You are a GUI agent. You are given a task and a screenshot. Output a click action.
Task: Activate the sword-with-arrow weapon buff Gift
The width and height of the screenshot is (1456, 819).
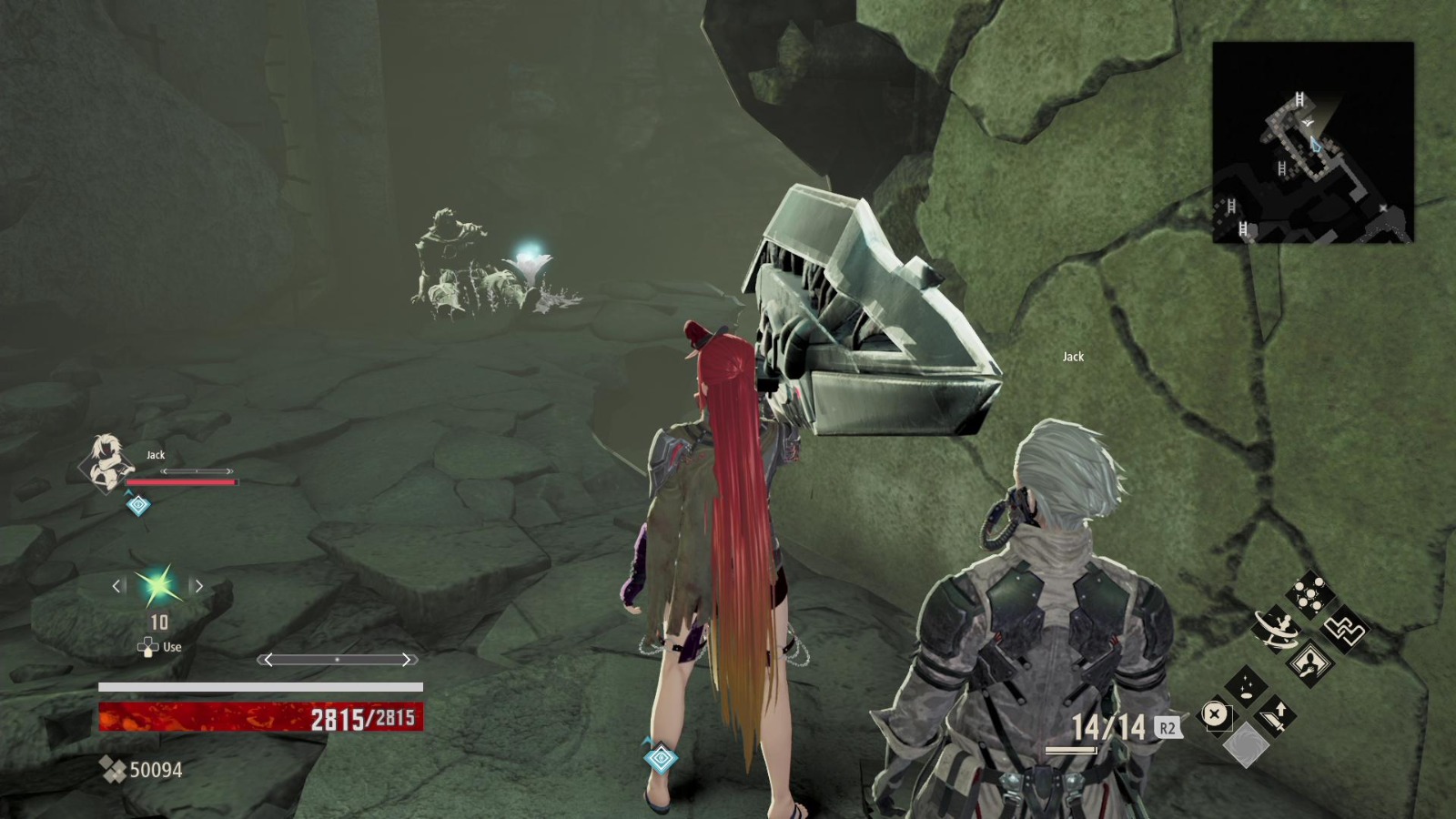click(1274, 716)
